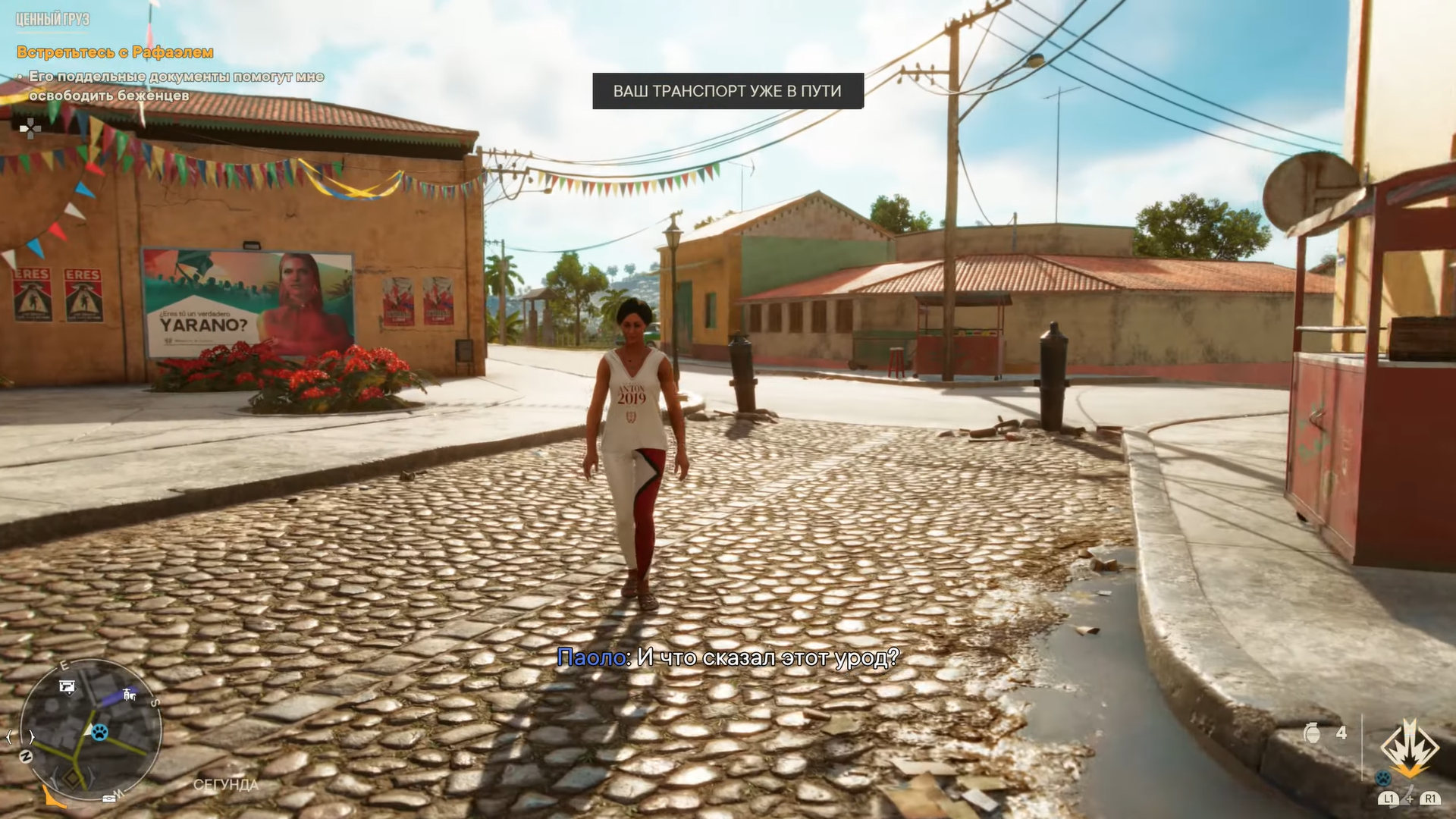
Task: Activate the Supremo explosion ability icon
Action: pyautogui.click(x=1409, y=748)
